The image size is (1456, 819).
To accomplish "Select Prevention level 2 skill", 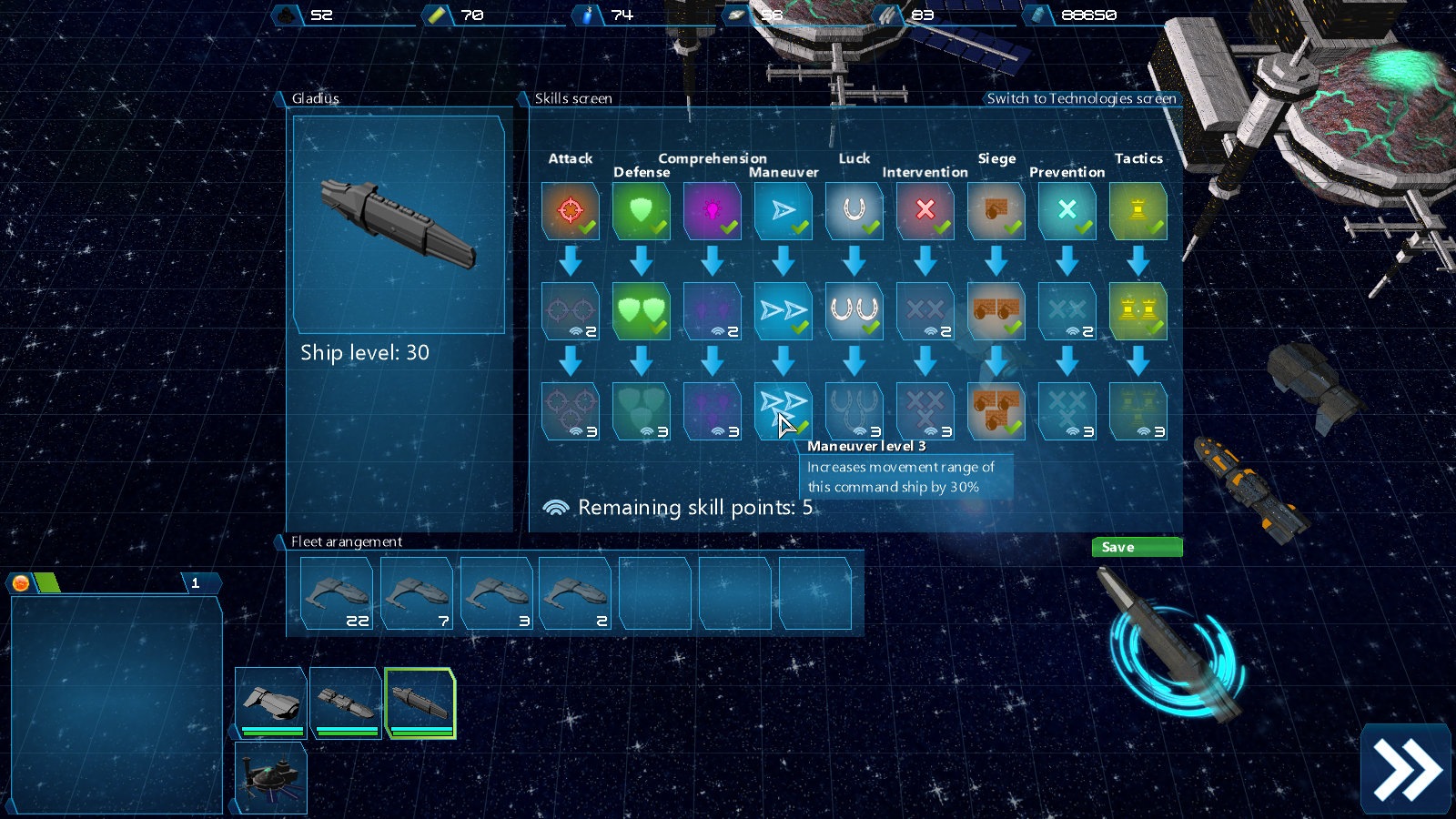I will point(1067,311).
